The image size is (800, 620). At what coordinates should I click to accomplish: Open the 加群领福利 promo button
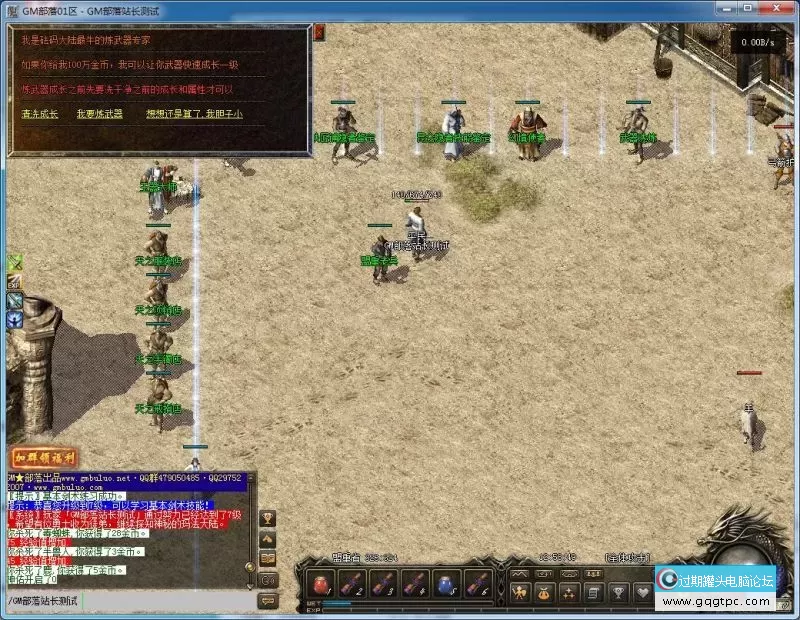45,459
